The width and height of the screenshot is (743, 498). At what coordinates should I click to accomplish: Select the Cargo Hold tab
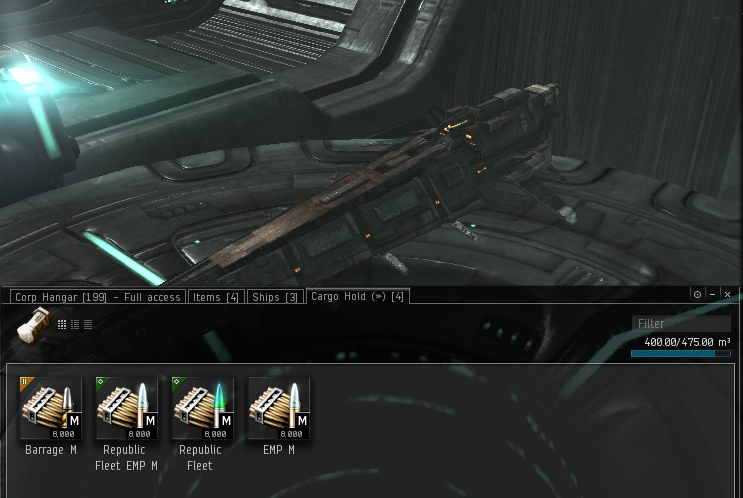357,296
